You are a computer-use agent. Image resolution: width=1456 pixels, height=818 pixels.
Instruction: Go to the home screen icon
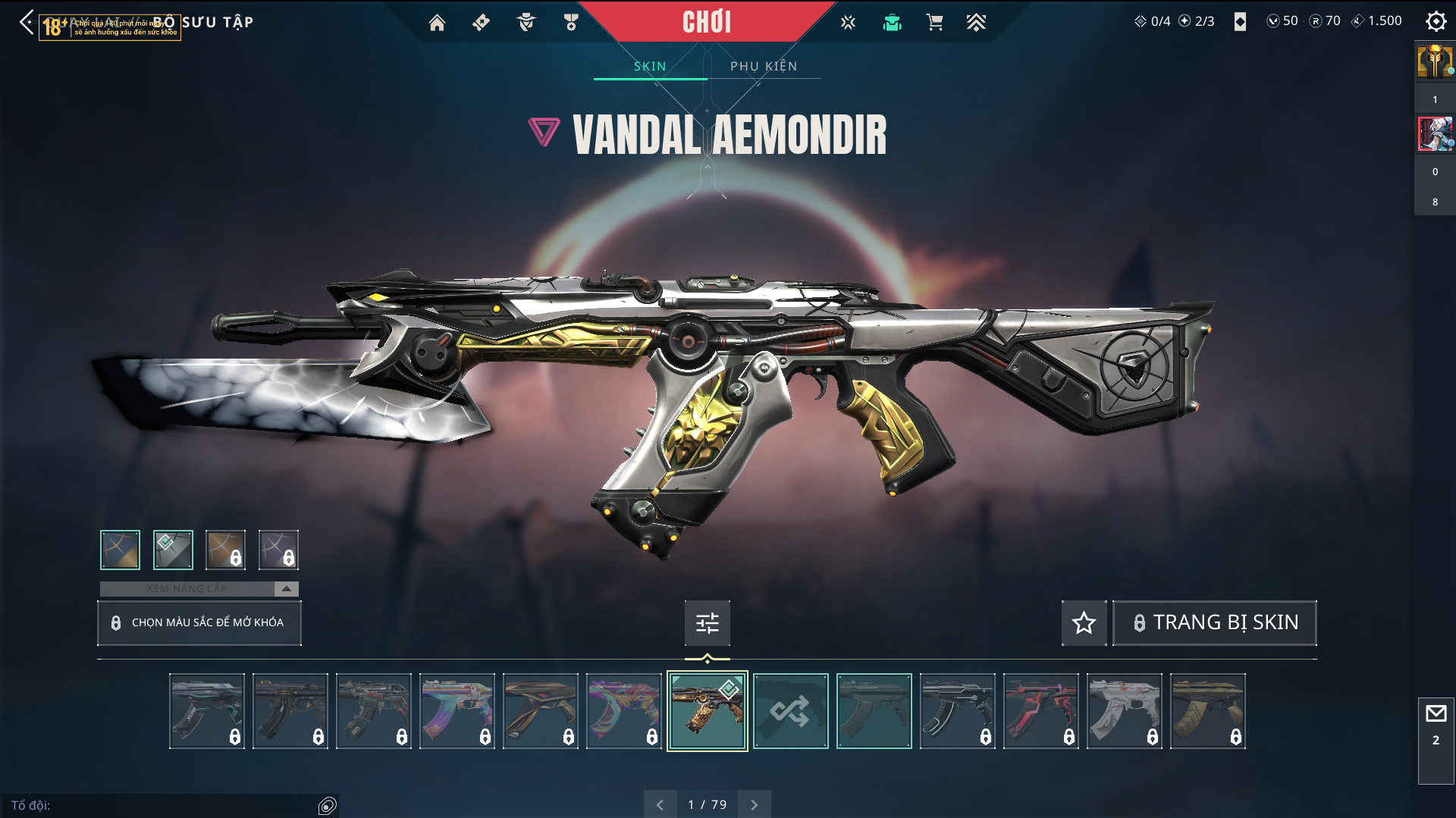pyautogui.click(x=437, y=23)
